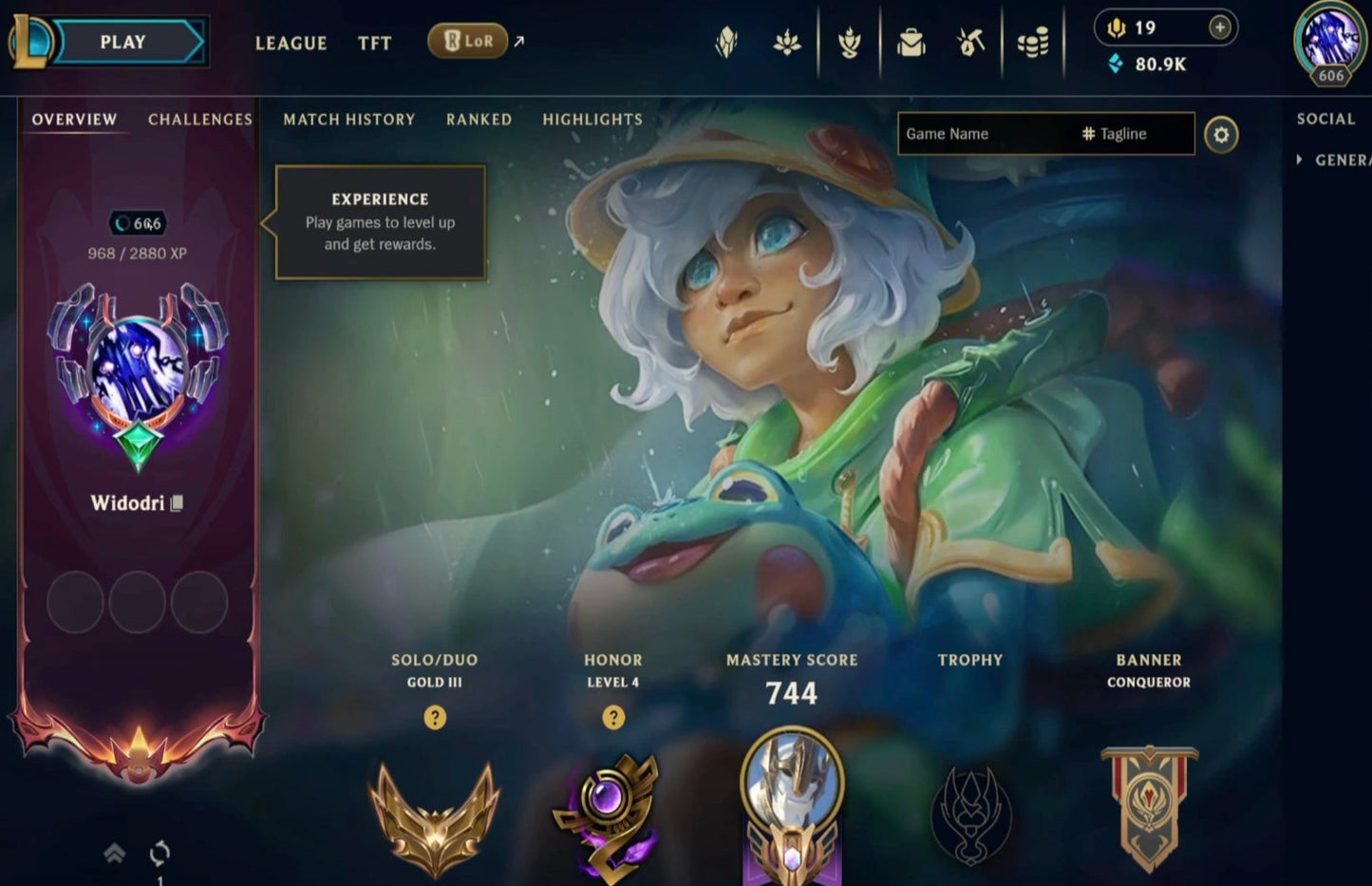Toggle the collapse chevrons at bottom left
The height and width of the screenshot is (886, 1372).
coord(116,853)
